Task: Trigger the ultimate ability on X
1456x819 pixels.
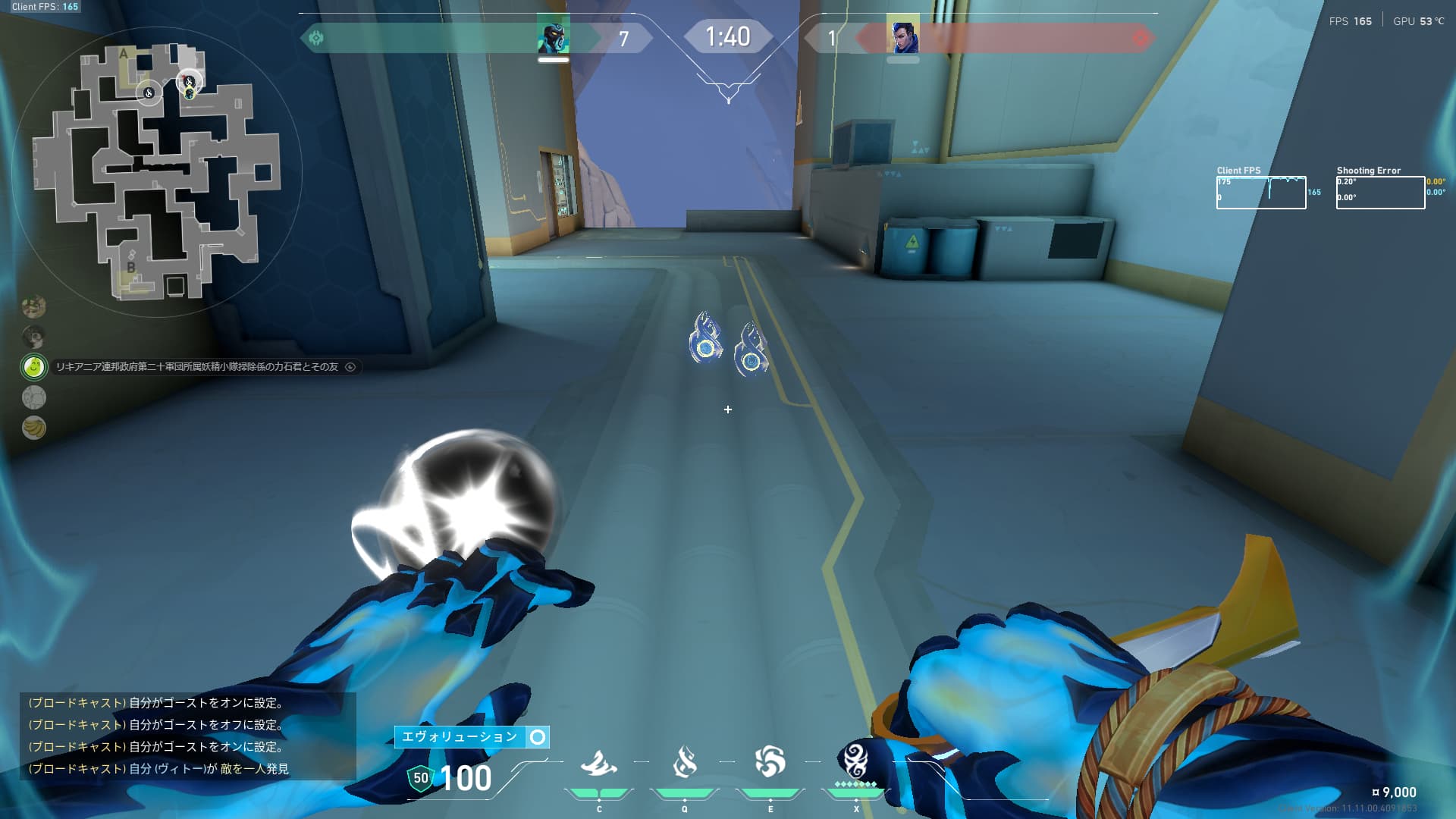Action: (855, 761)
